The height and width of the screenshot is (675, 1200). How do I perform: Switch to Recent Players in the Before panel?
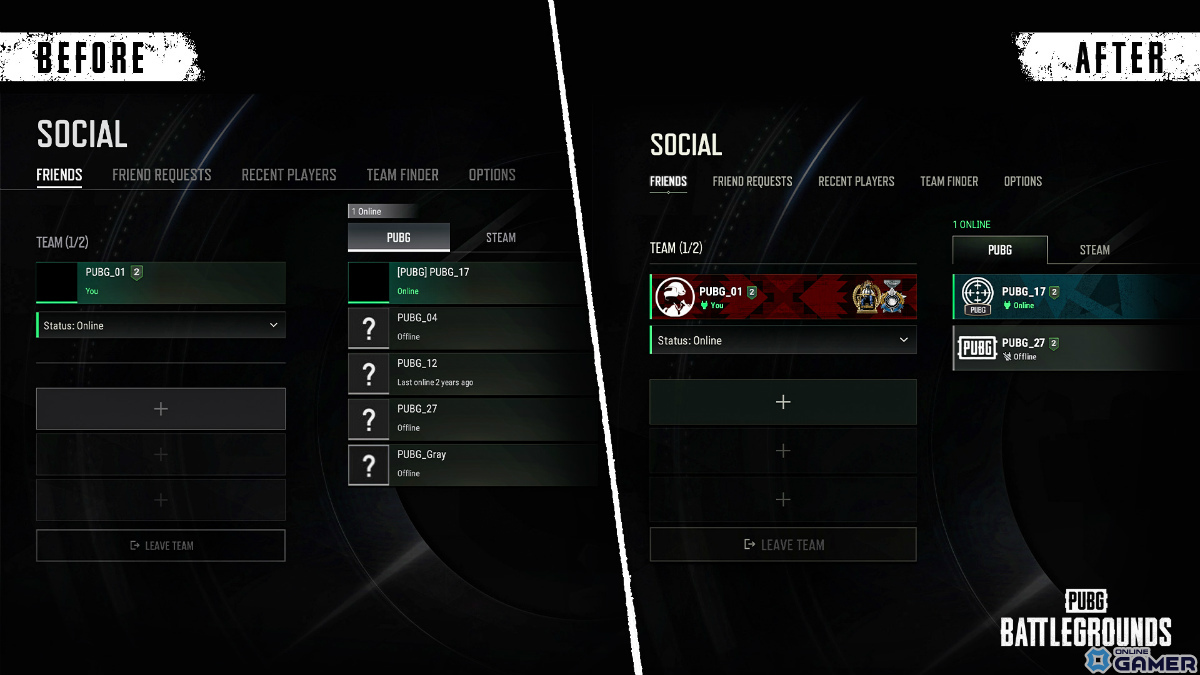tap(289, 175)
